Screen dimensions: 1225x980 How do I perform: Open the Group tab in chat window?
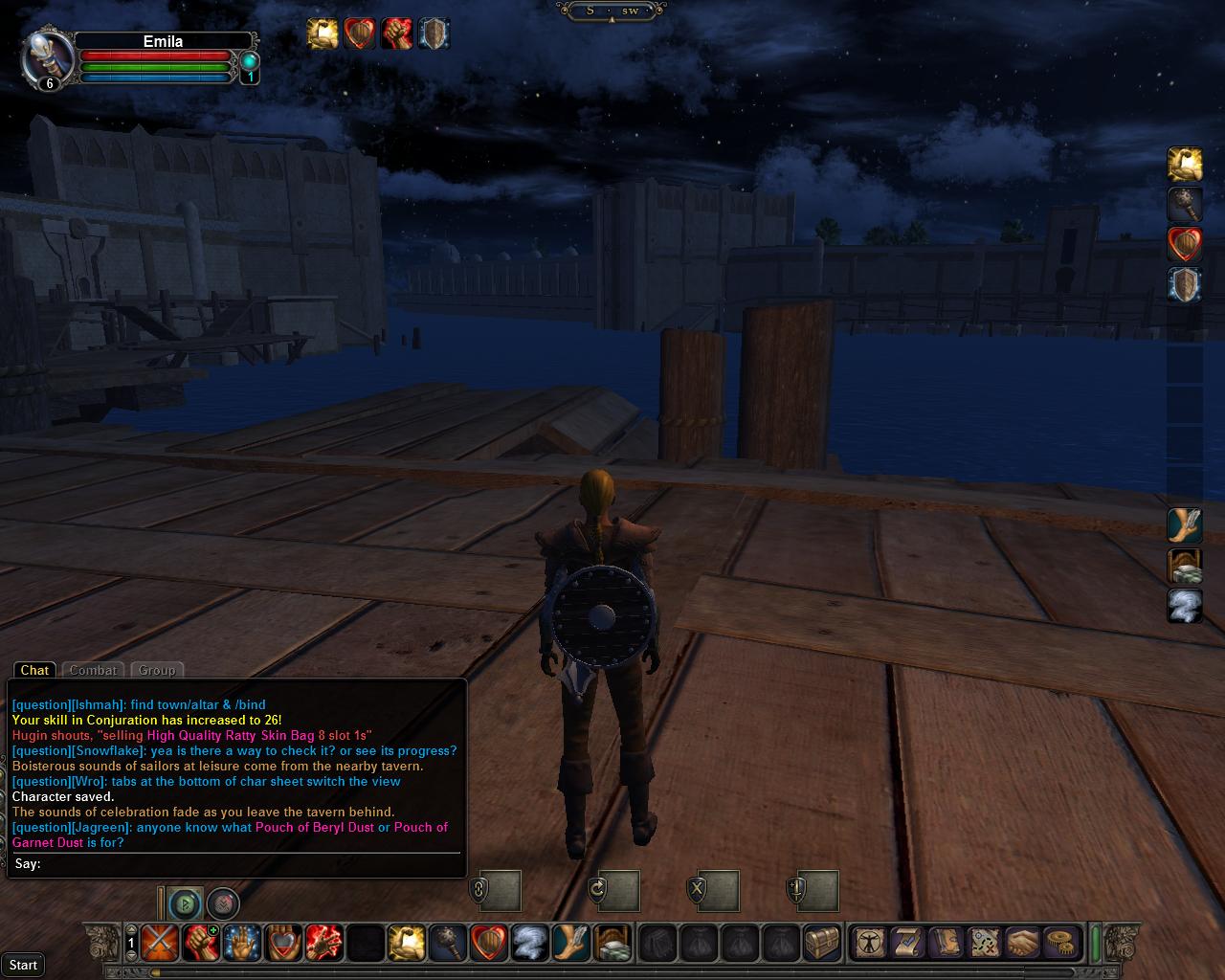coord(156,670)
